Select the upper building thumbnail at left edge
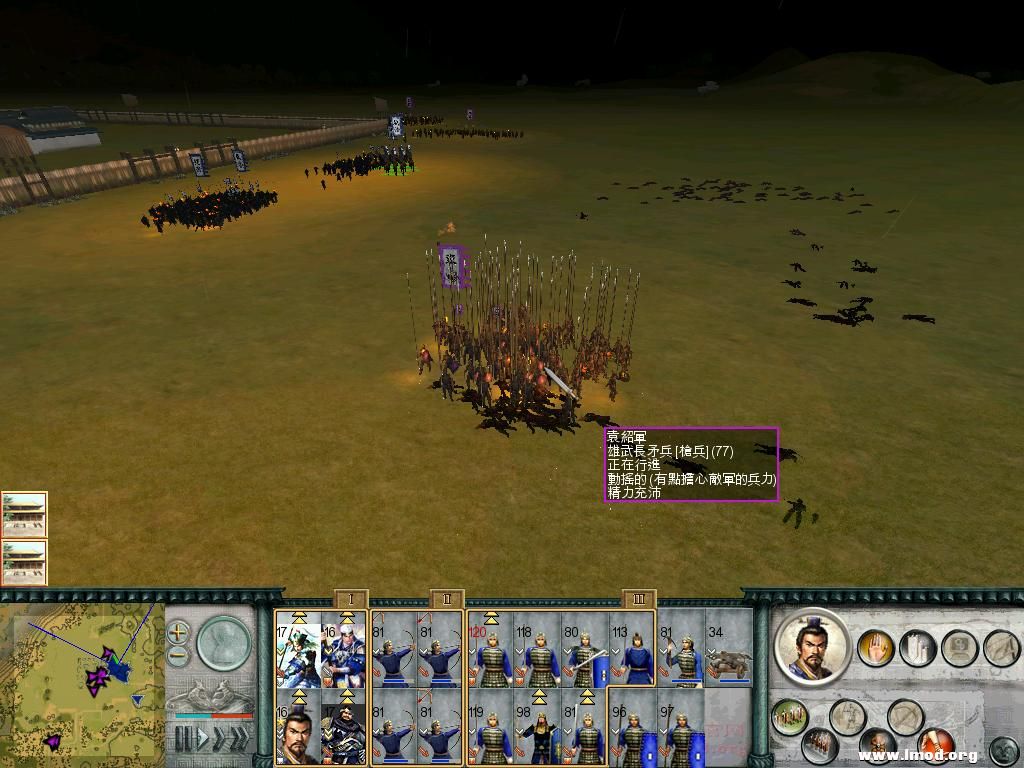 coord(24,513)
